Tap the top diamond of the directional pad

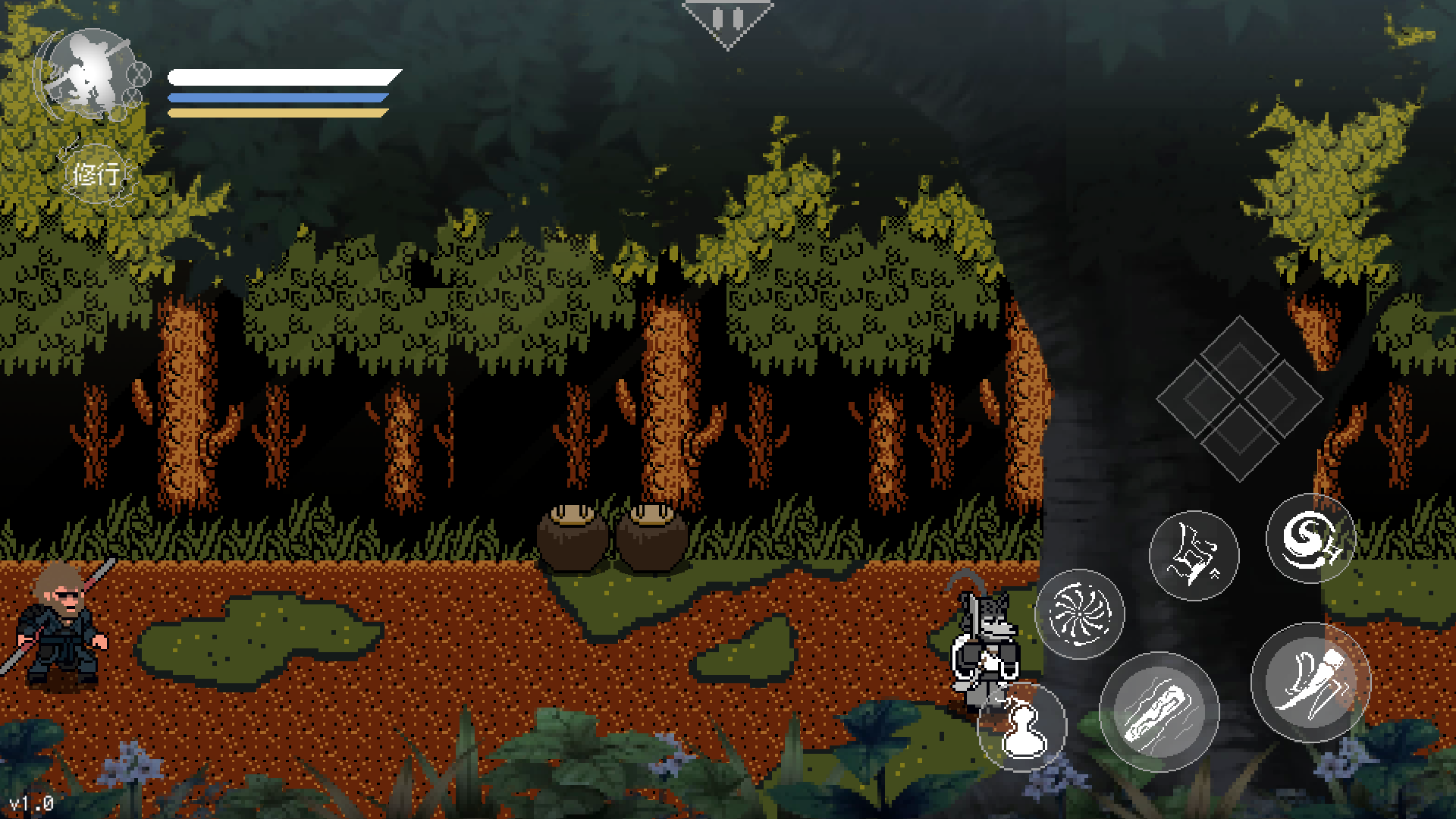1239,355
